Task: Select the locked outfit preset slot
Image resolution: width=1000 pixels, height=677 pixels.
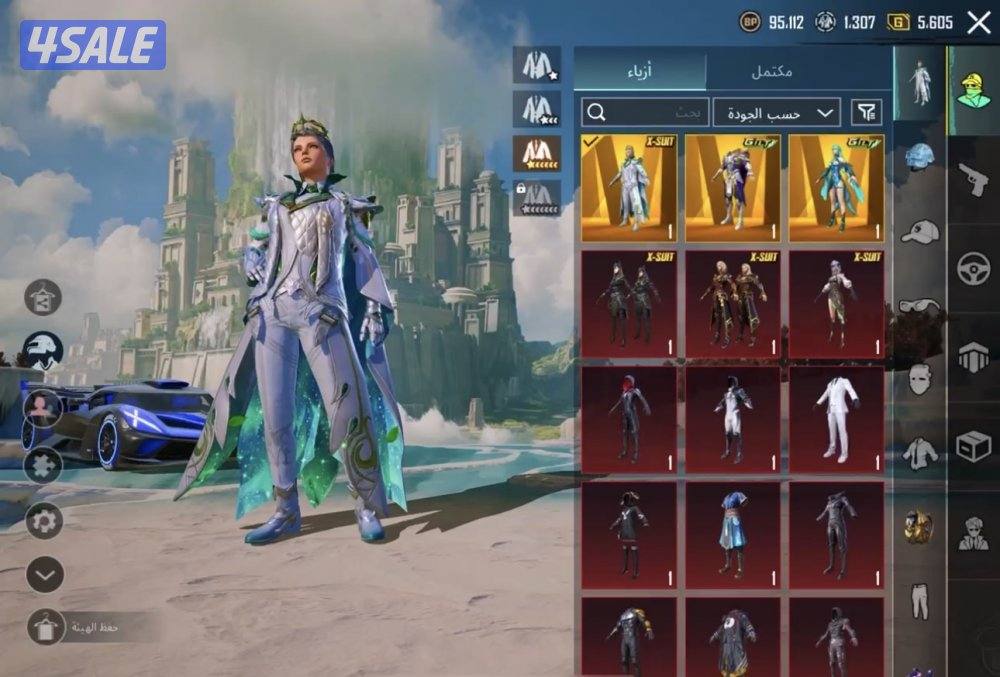Action: [537, 197]
